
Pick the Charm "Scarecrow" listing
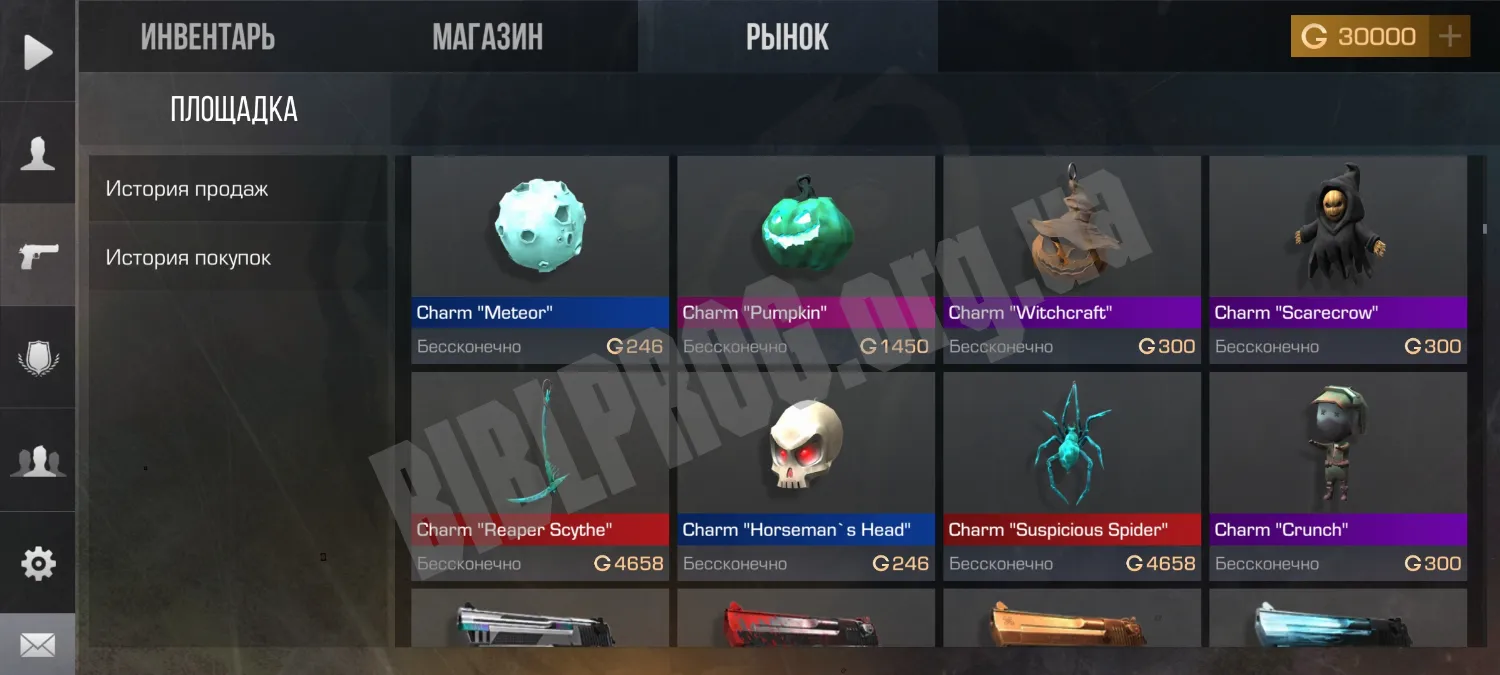1338,258
